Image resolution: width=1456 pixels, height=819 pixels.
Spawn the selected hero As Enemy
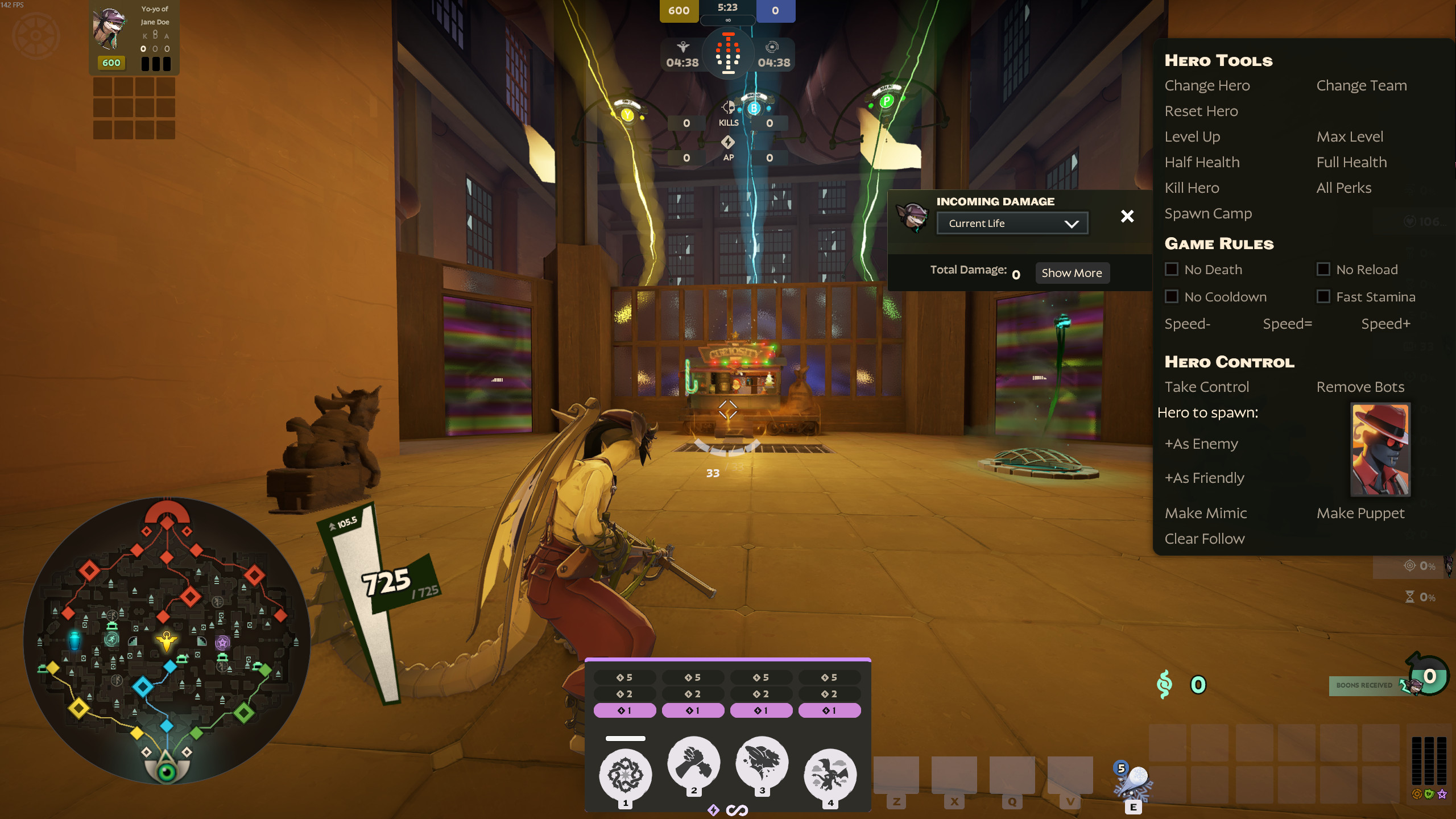(1201, 444)
